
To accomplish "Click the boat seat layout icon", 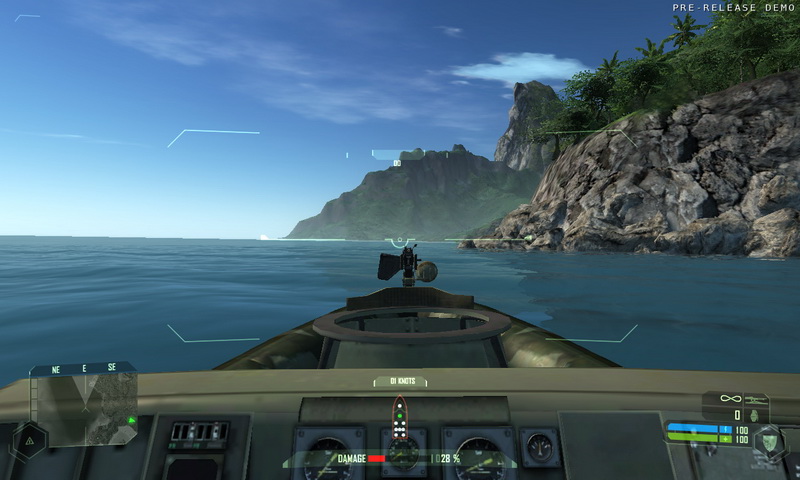I will [x=399, y=418].
